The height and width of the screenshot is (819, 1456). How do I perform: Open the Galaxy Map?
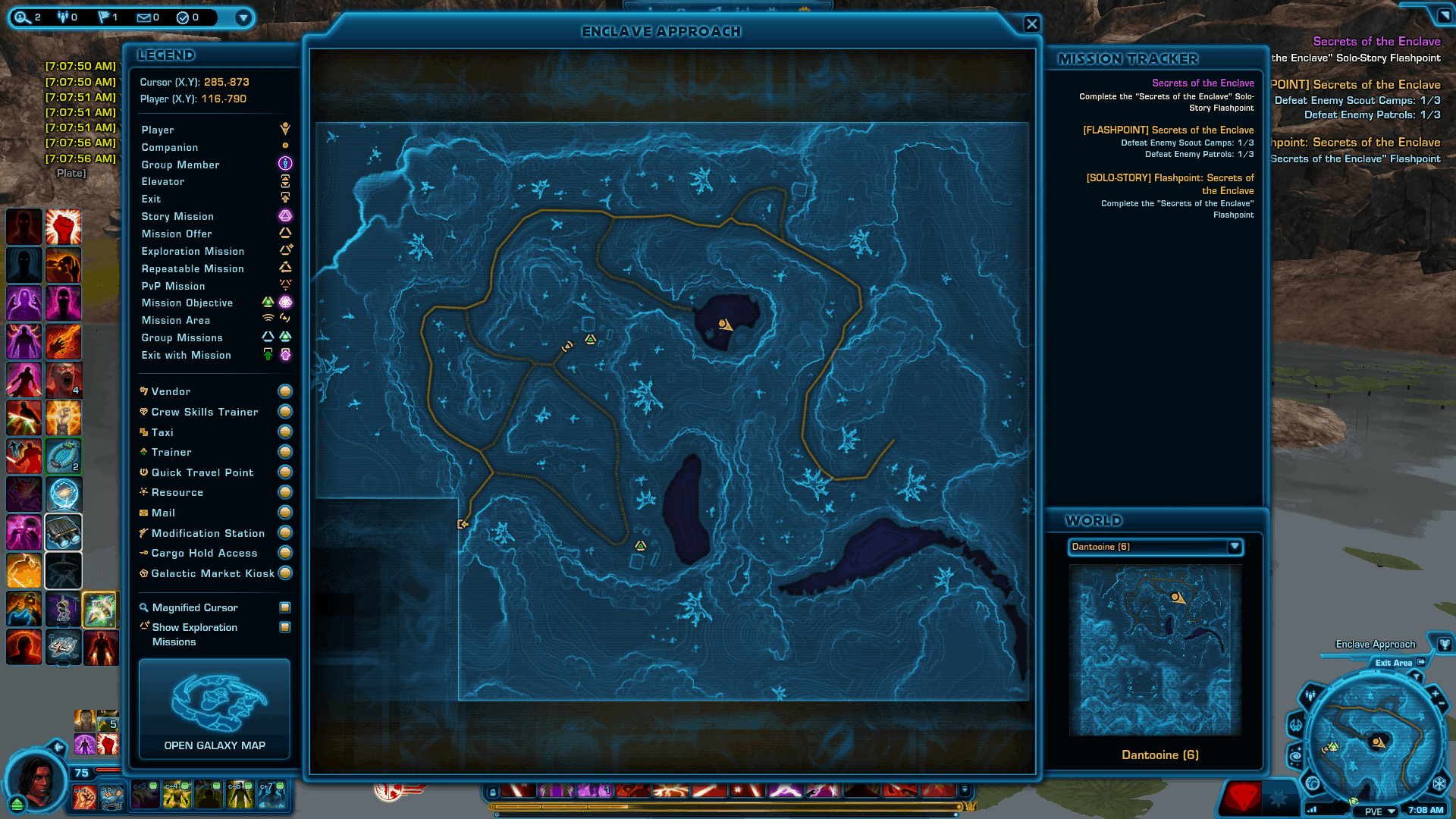(215, 708)
